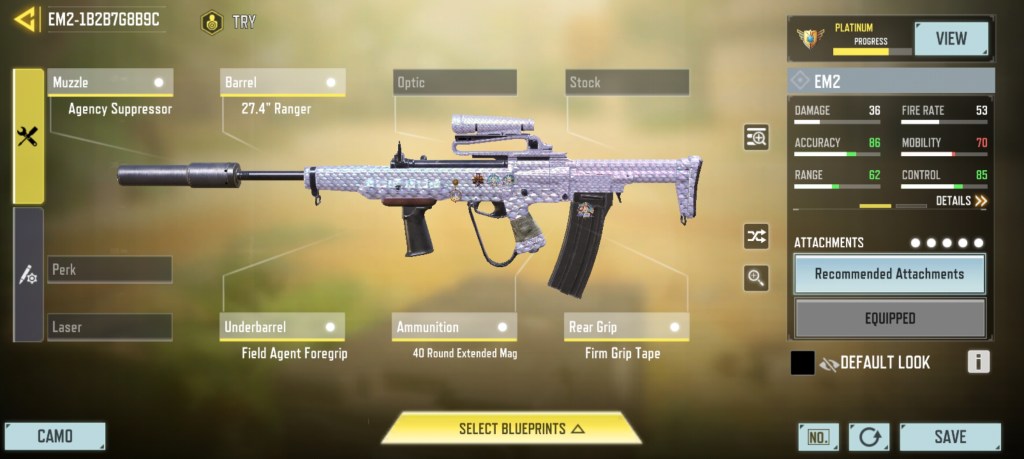Reset attachments with the circular arrow button

868,437
